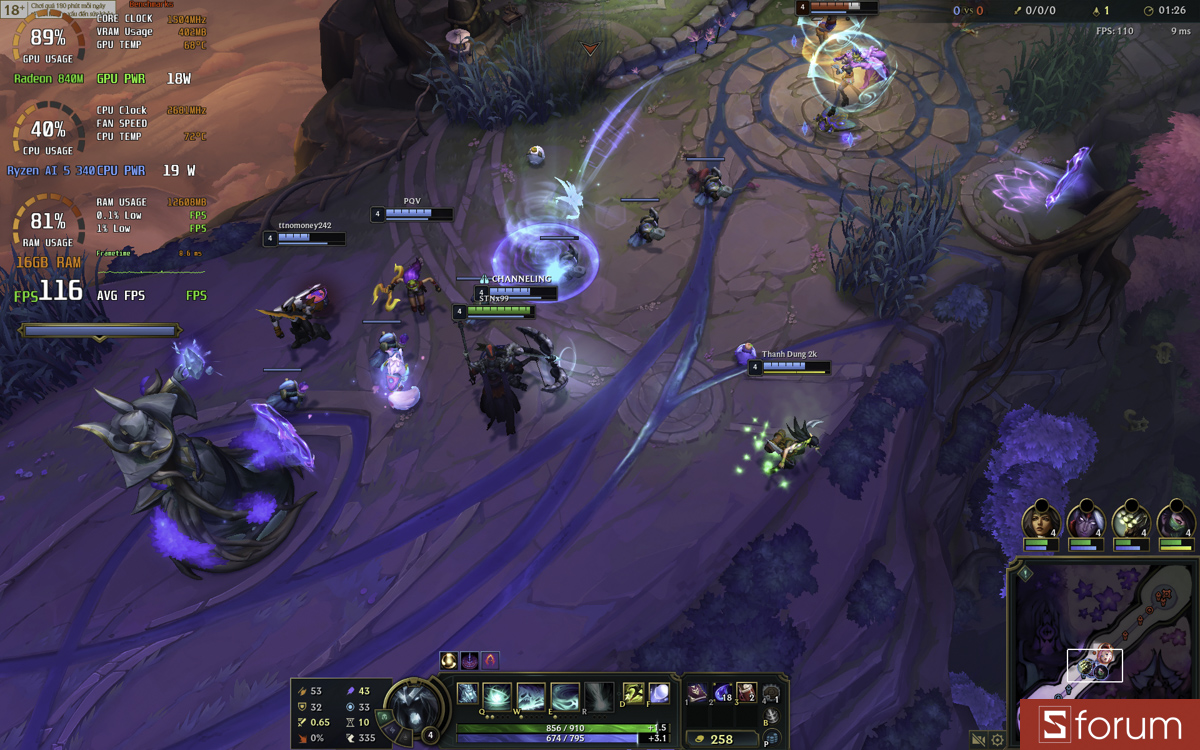Trigger the D summoner spell
Viewport: 1200px width, 750px height.
point(633,693)
